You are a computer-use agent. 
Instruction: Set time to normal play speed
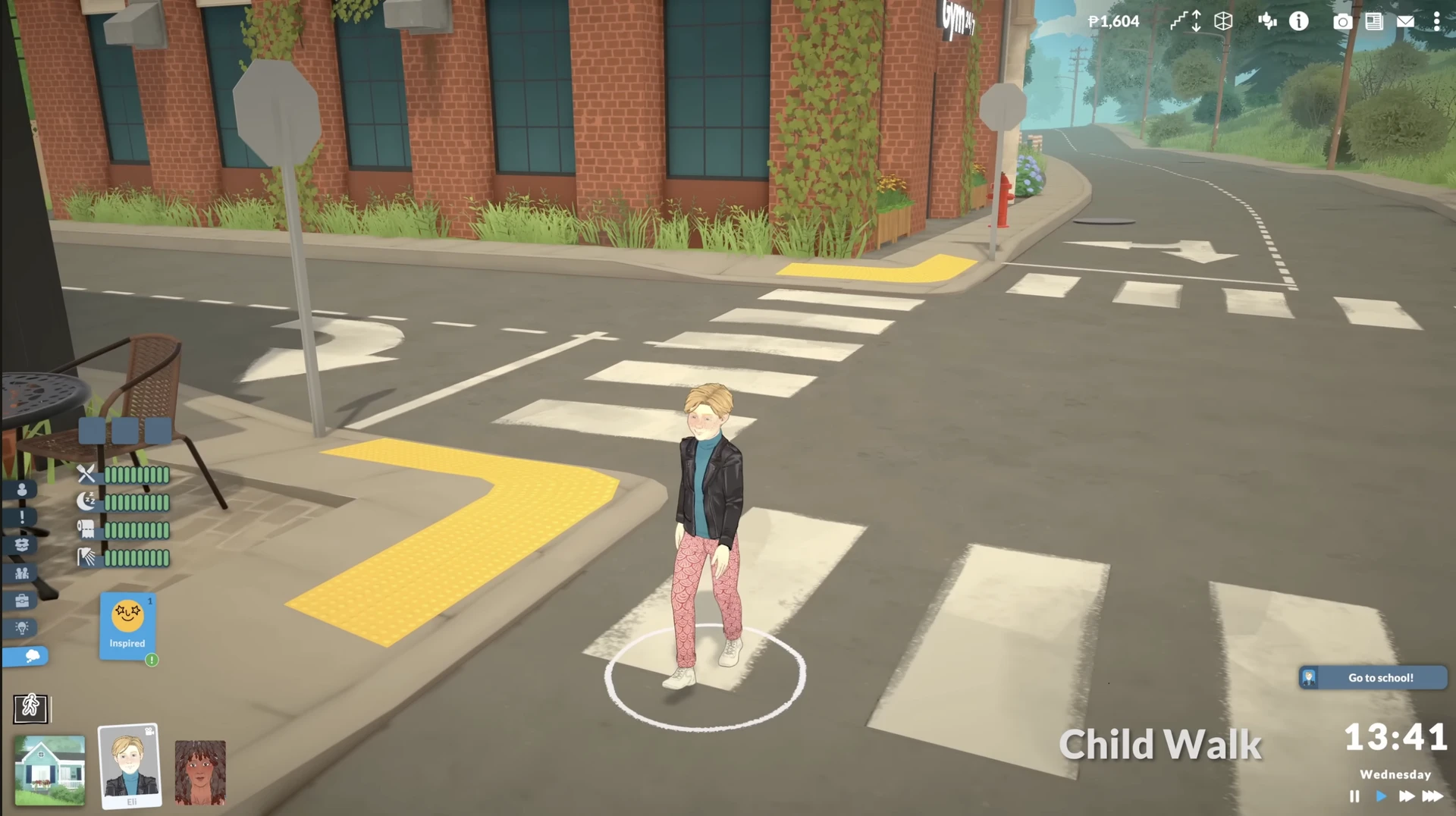1381,796
